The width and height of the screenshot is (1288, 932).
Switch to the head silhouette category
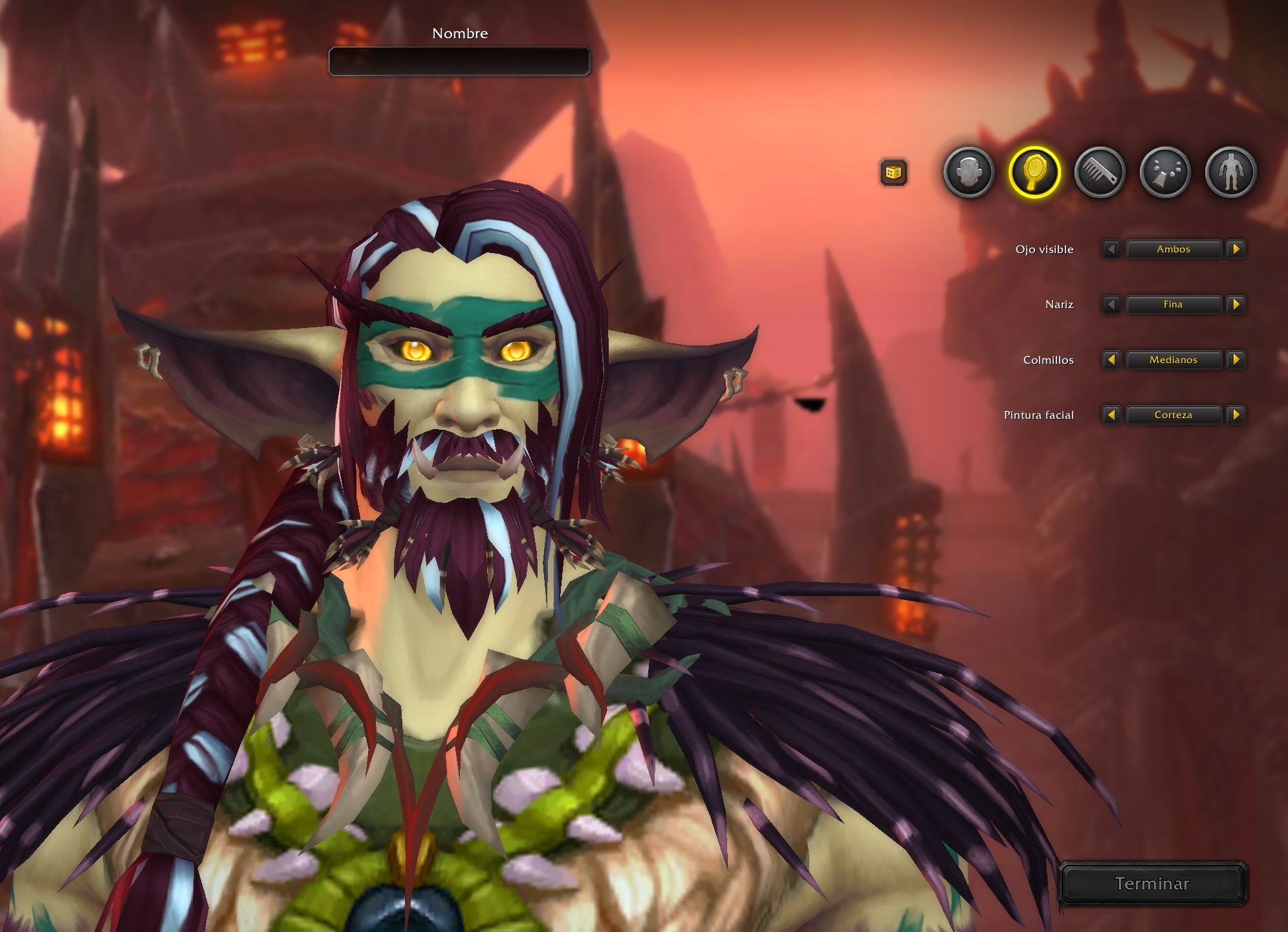point(968,172)
